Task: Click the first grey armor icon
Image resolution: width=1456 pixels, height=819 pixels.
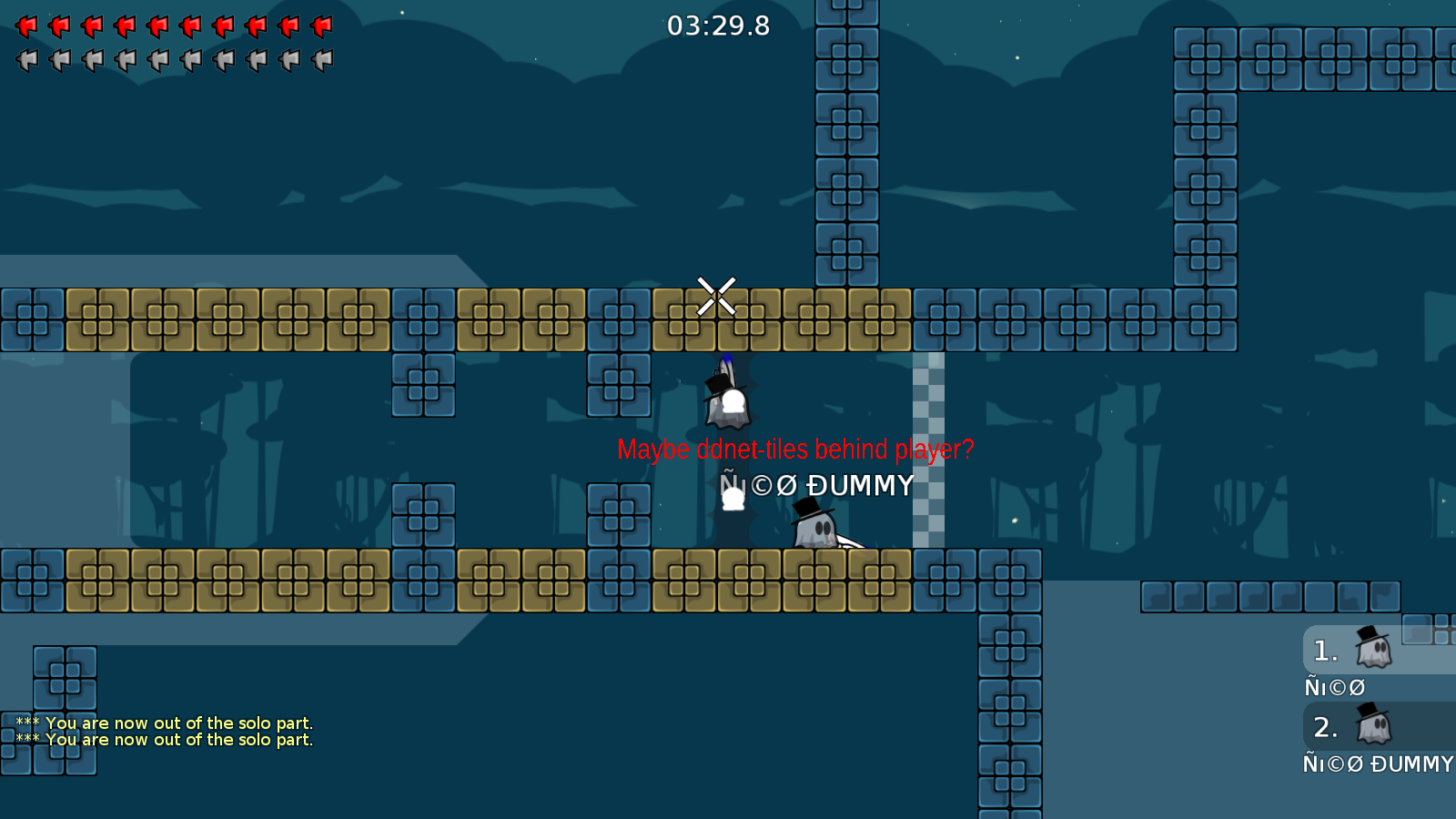Action: point(27,59)
